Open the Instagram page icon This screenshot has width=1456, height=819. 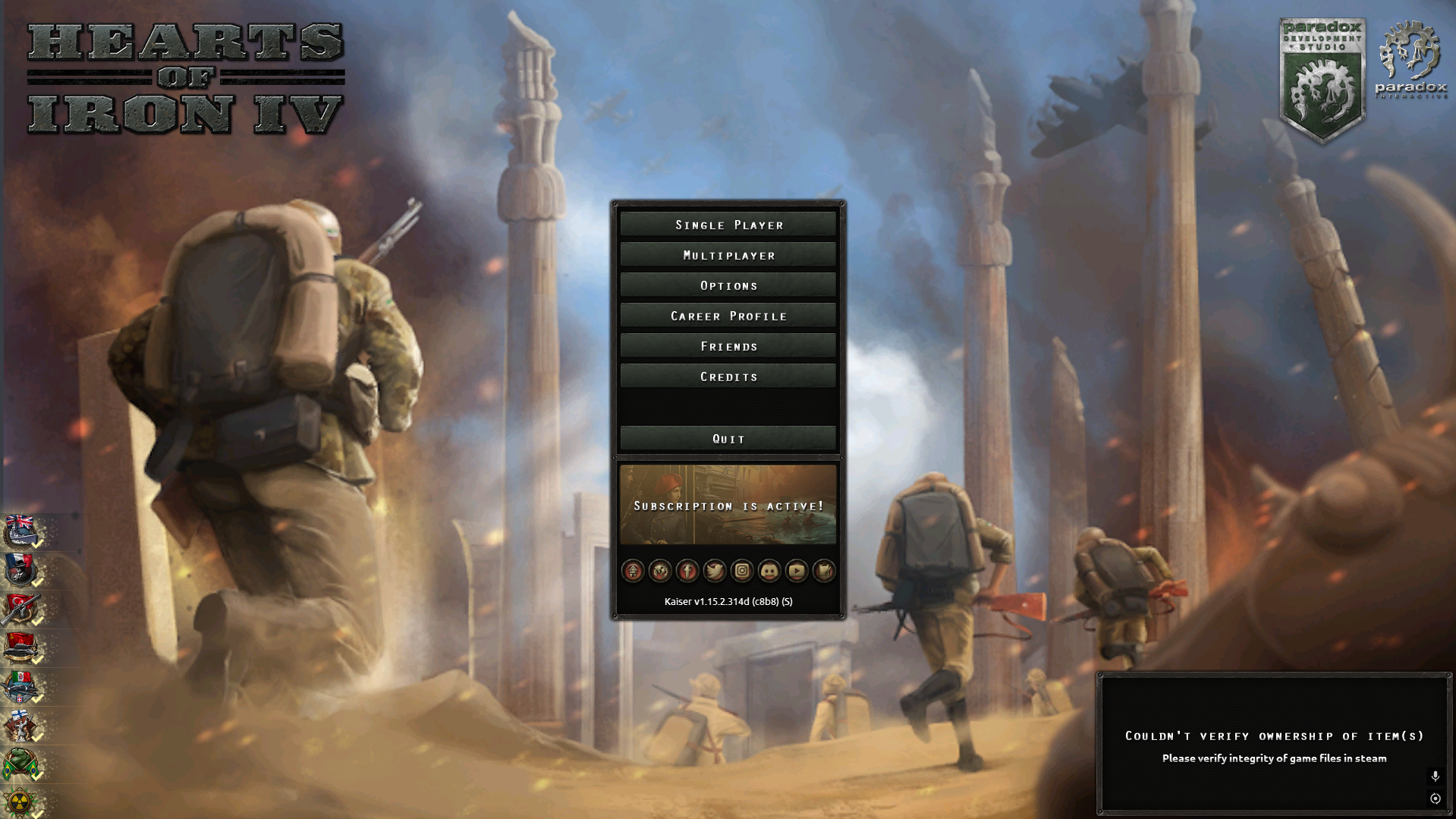742,571
